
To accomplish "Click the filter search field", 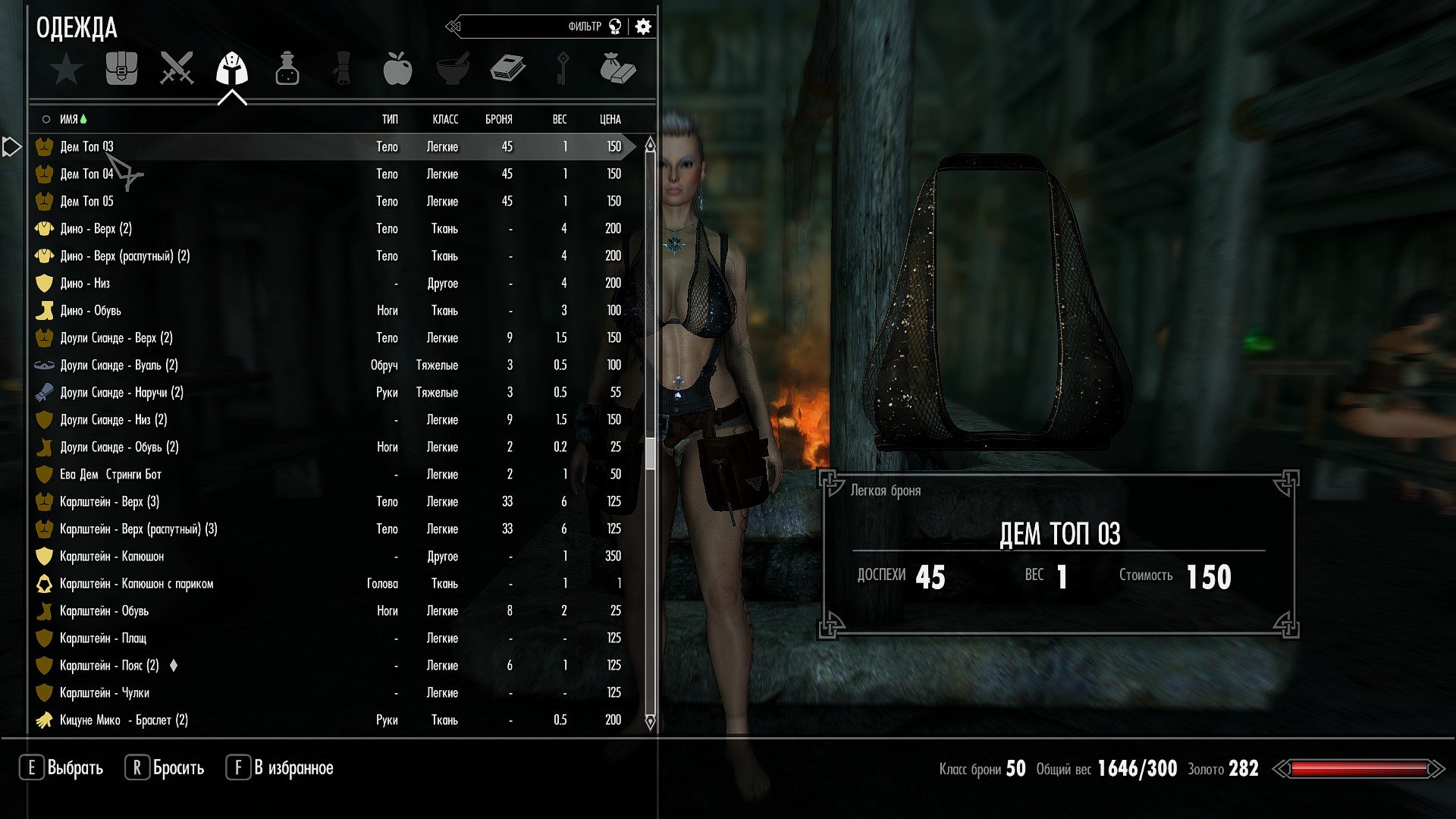I will [531, 27].
